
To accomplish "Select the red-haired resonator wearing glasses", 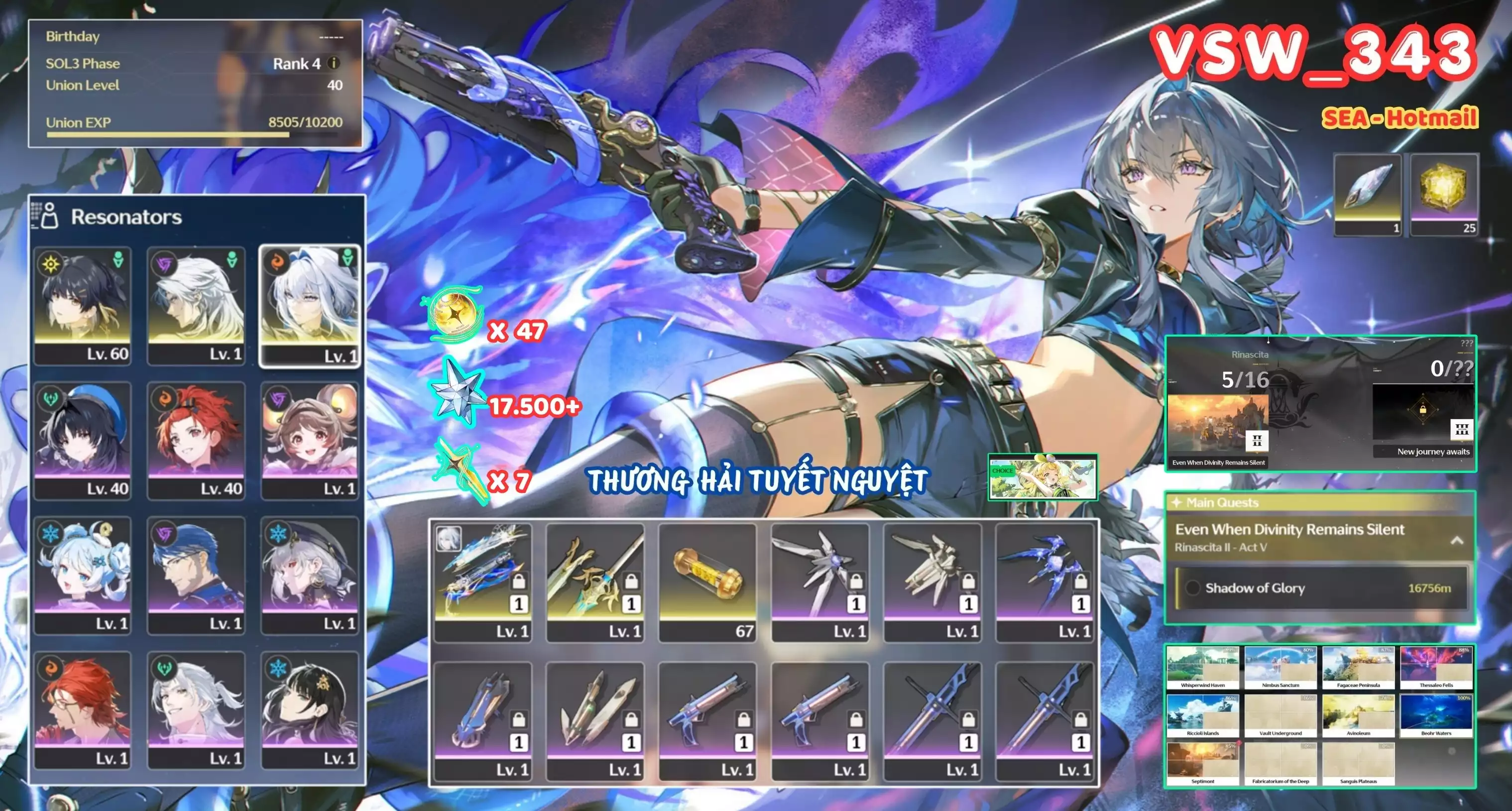I will click(x=83, y=709).
